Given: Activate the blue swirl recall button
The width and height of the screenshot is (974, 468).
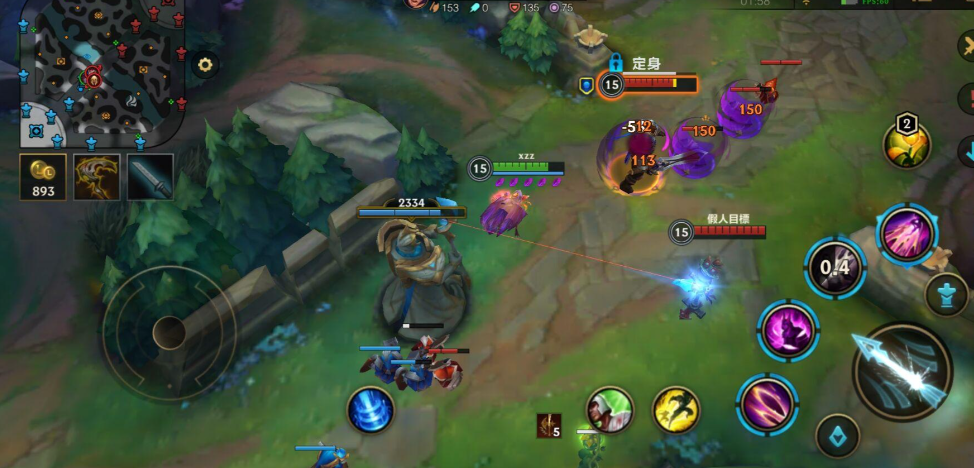Looking at the screenshot, I should click(x=370, y=410).
